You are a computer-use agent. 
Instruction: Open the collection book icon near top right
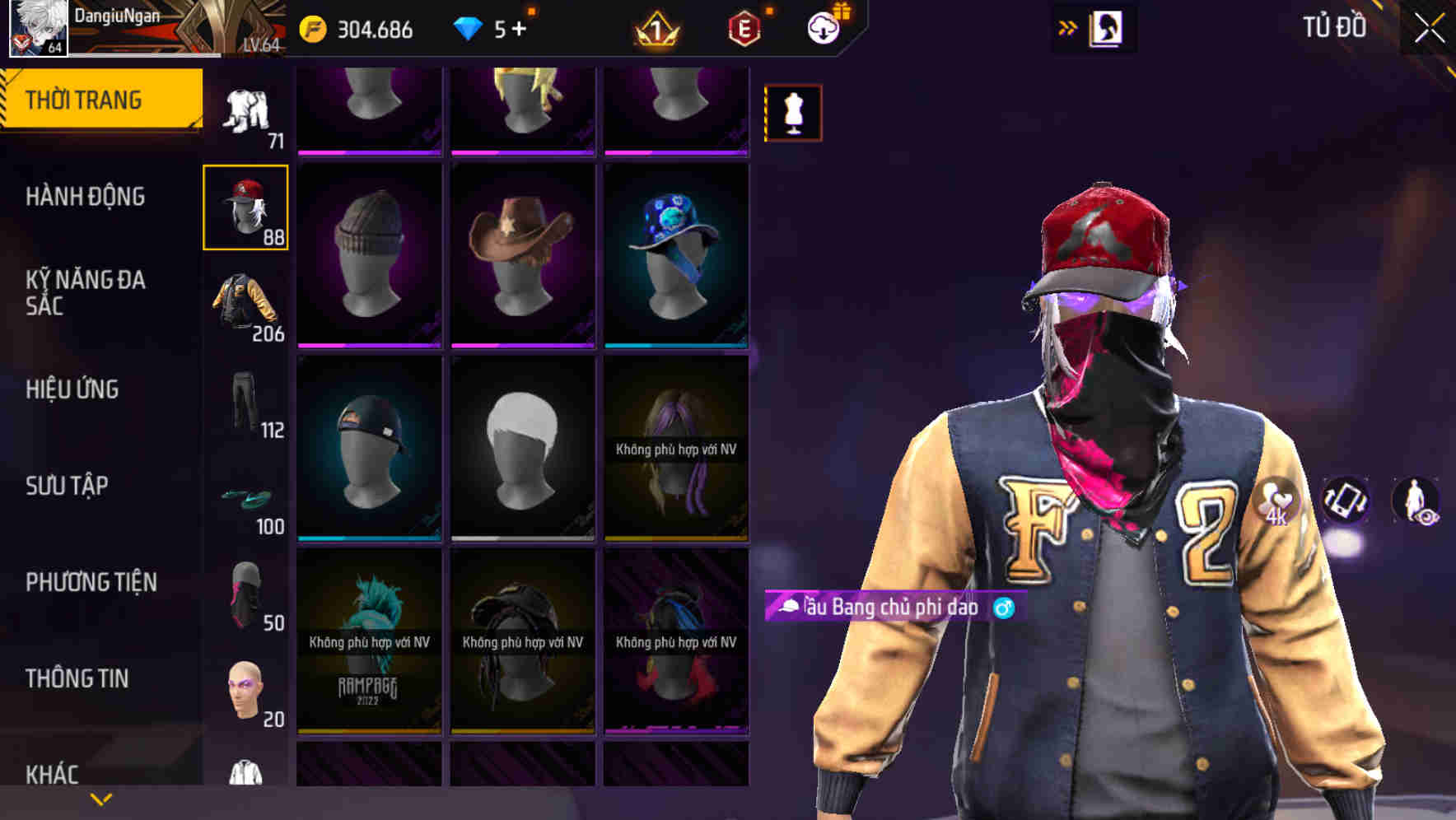click(x=1105, y=27)
